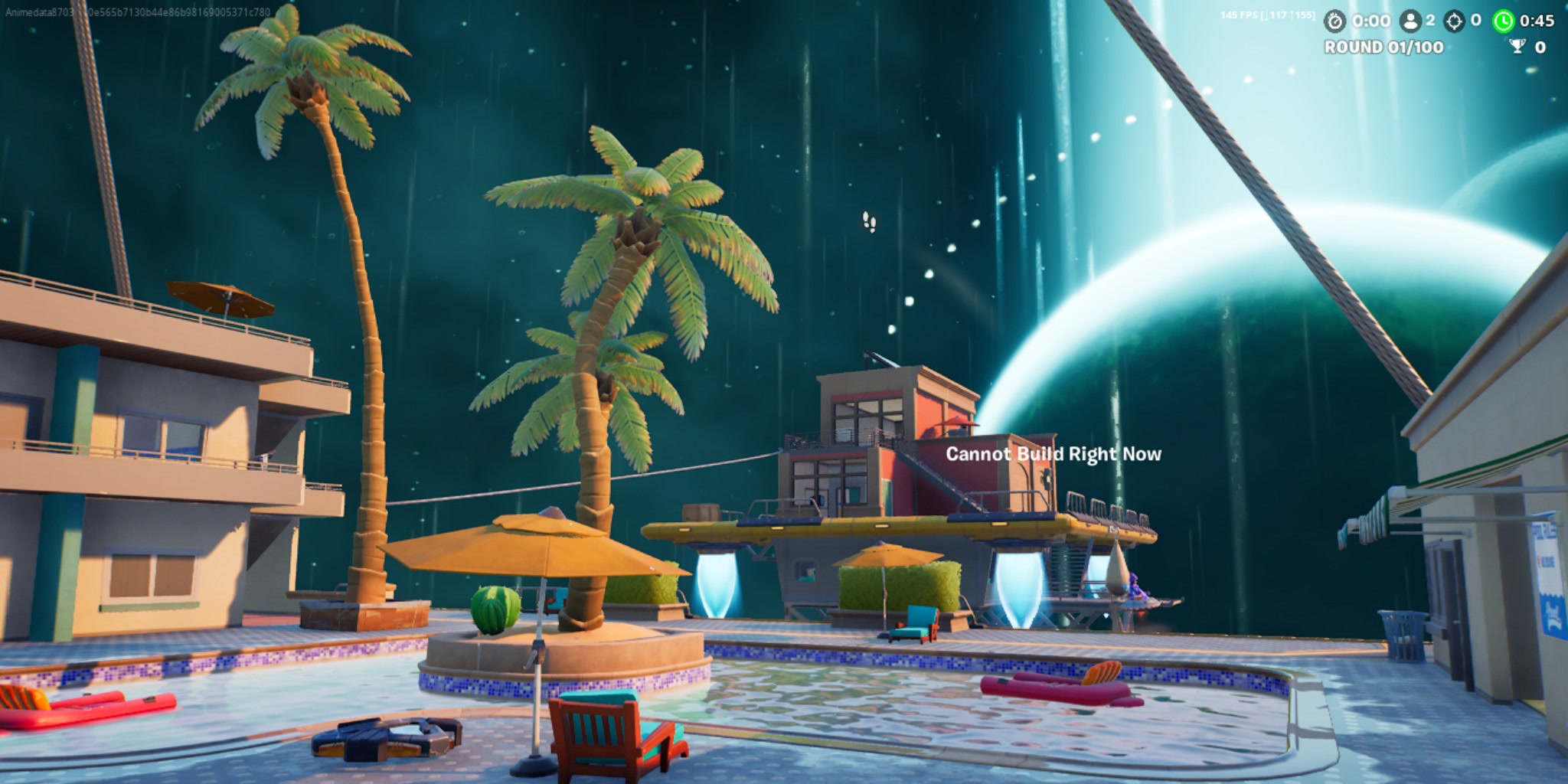Click the Cannot Build Right Now message
Screen dimensions: 1568x784
click(x=1053, y=453)
